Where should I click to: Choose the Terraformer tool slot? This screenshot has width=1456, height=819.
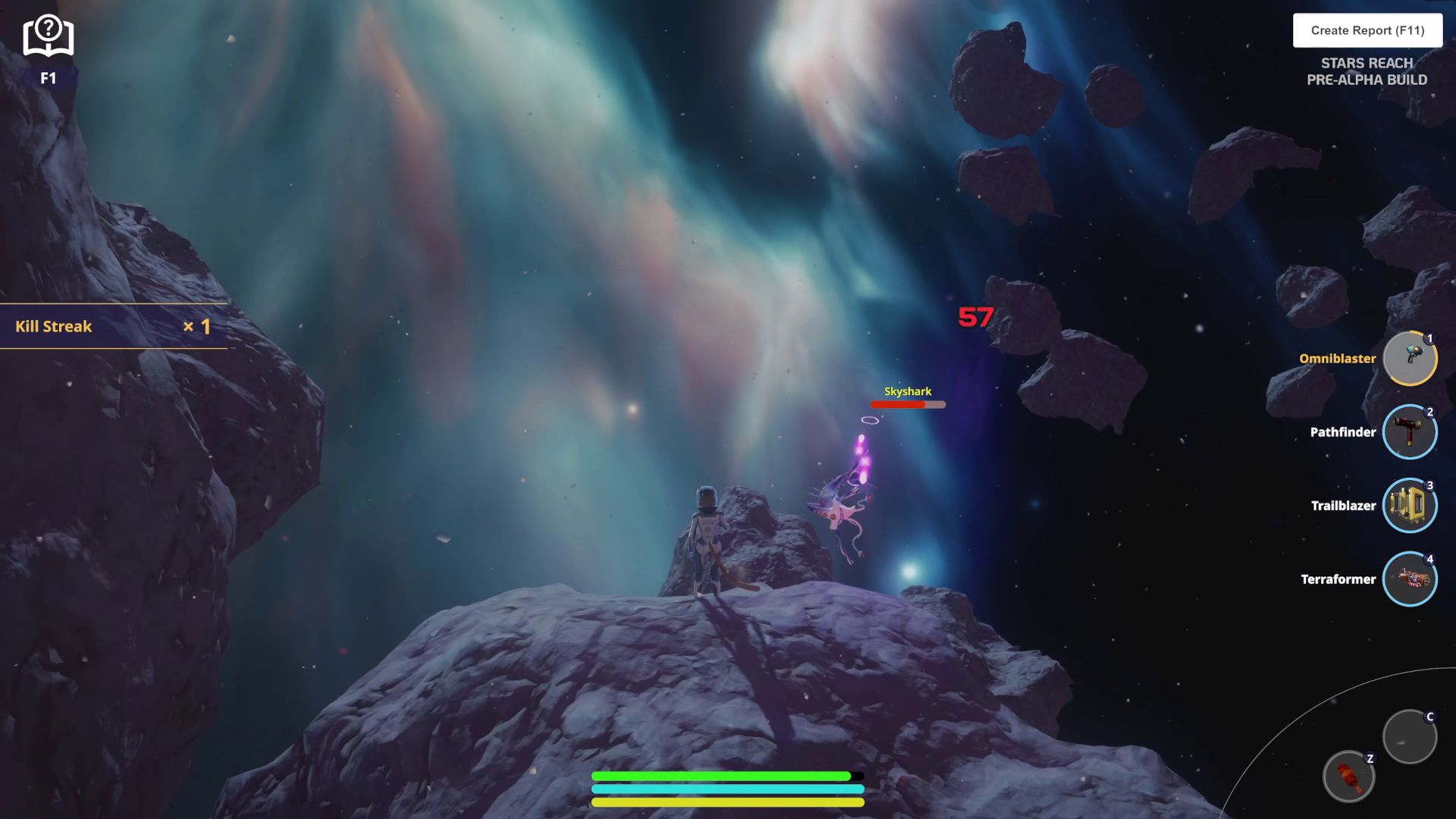tap(1409, 579)
